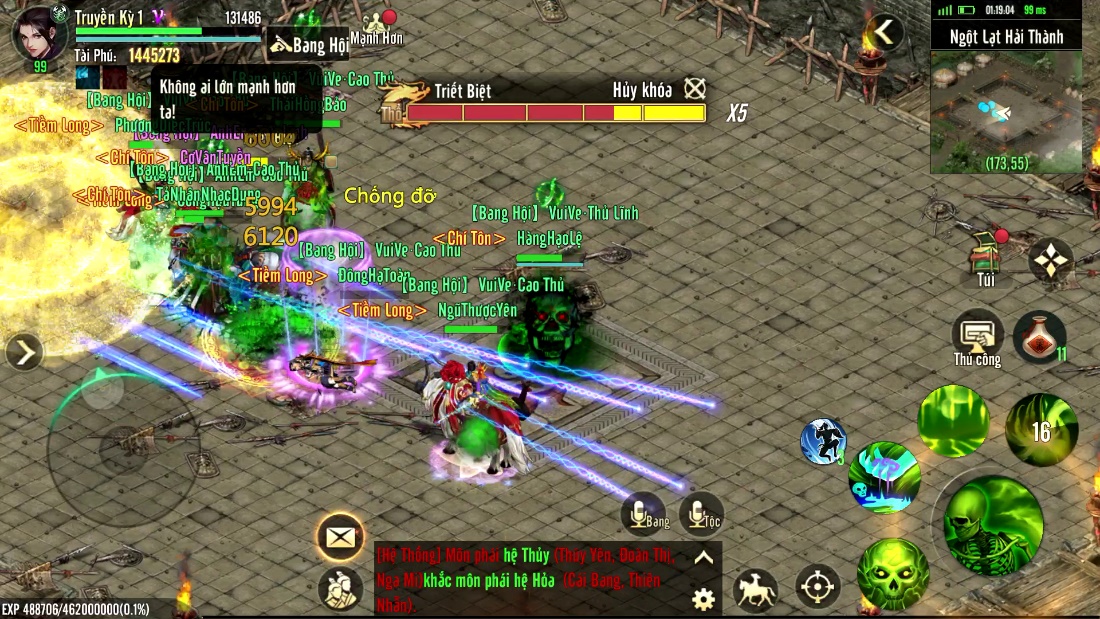Cancel target lock with Hủy khóa
Screen dimensions: 1100x619
(x=695, y=89)
